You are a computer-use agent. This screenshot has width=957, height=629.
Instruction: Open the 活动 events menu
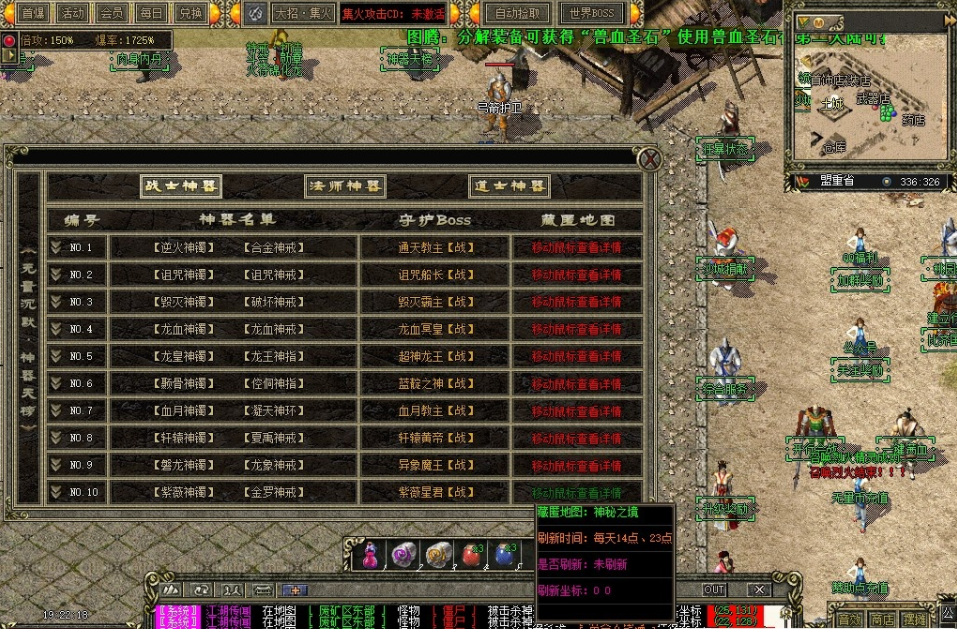pyautogui.click(x=72, y=13)
